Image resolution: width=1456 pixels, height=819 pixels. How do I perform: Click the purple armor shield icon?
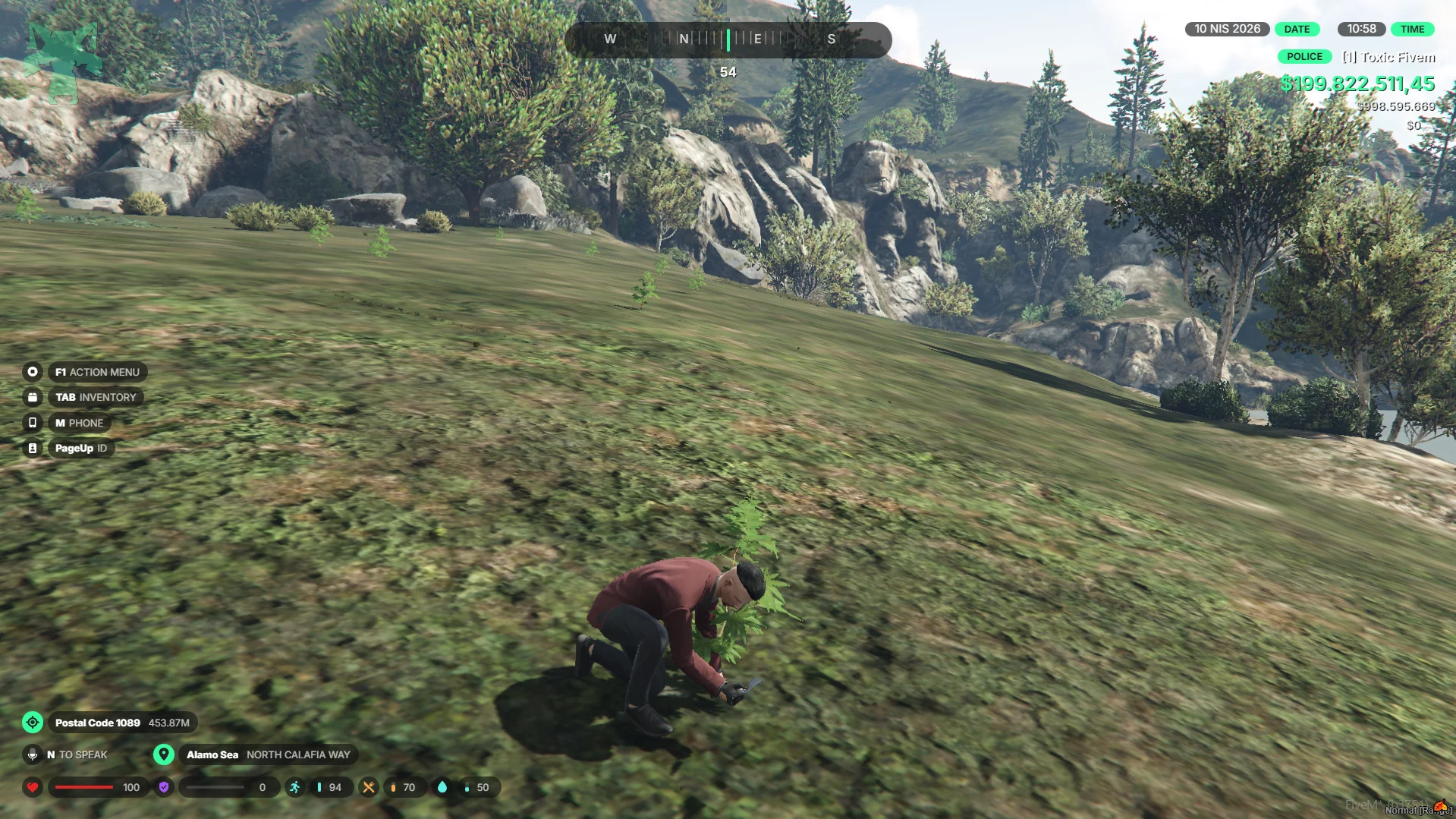164,787
